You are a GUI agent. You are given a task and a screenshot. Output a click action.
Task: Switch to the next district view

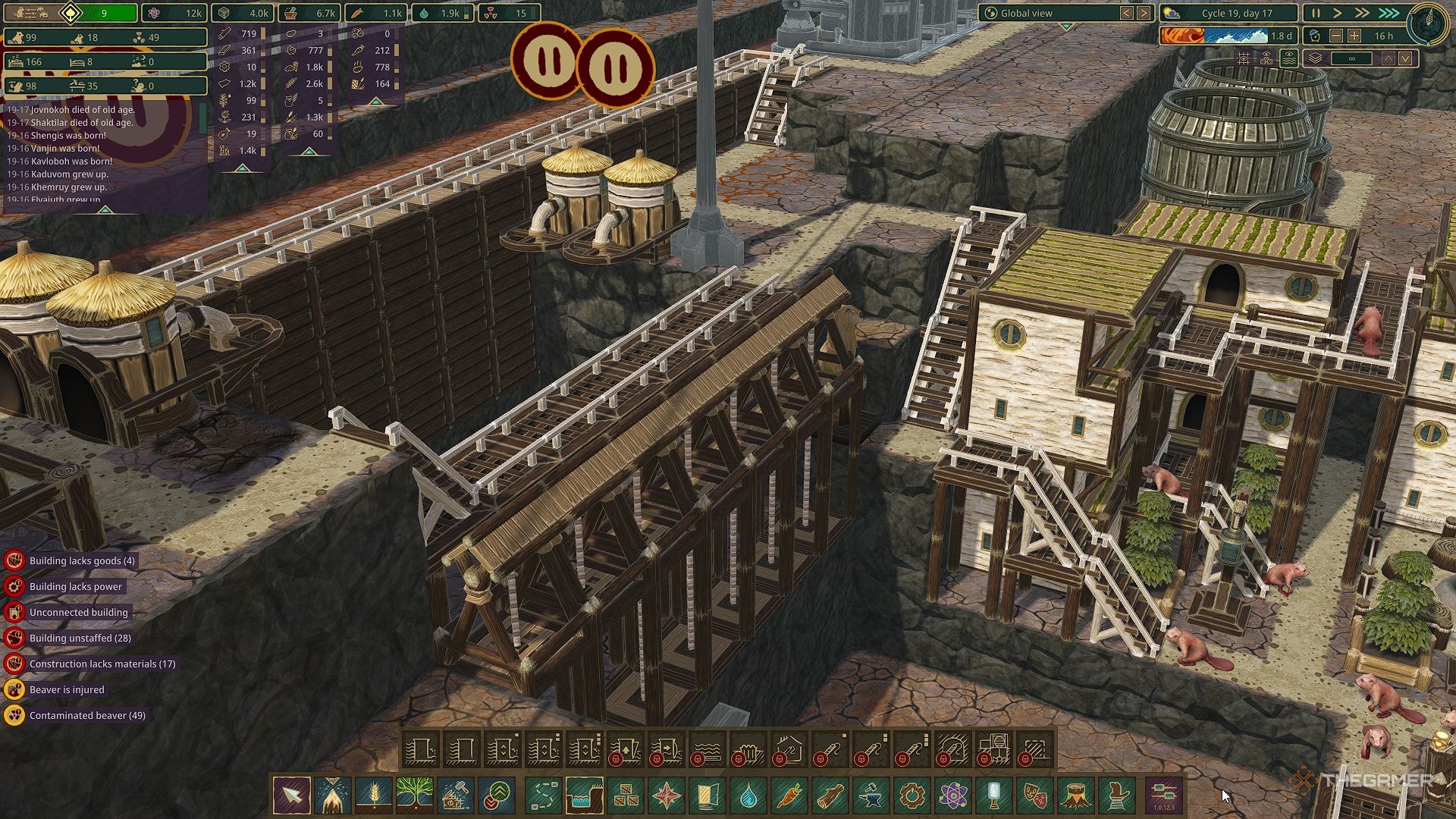[1144, 14]
